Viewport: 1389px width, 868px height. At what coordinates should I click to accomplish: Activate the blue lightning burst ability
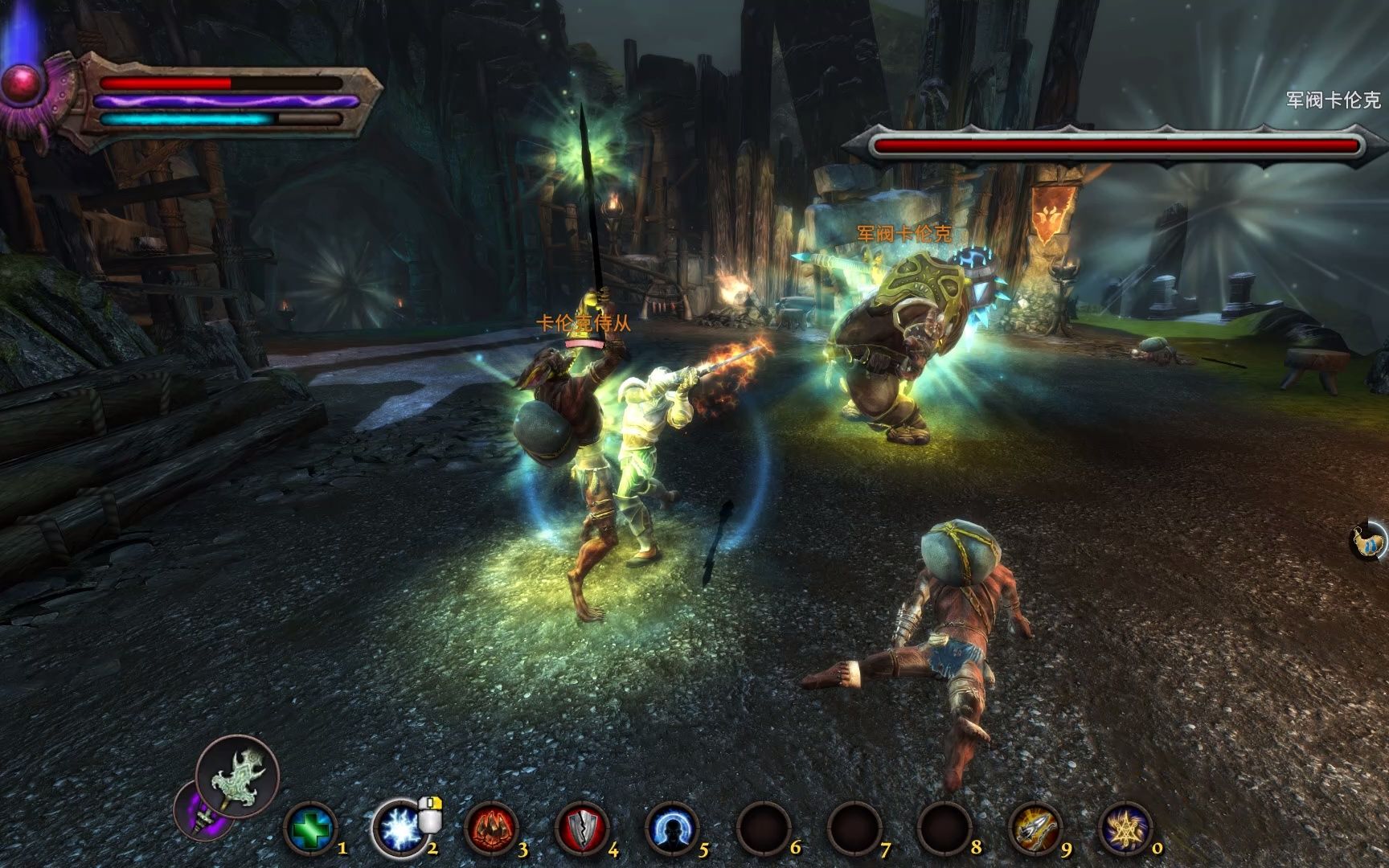(x=399, y=829)
